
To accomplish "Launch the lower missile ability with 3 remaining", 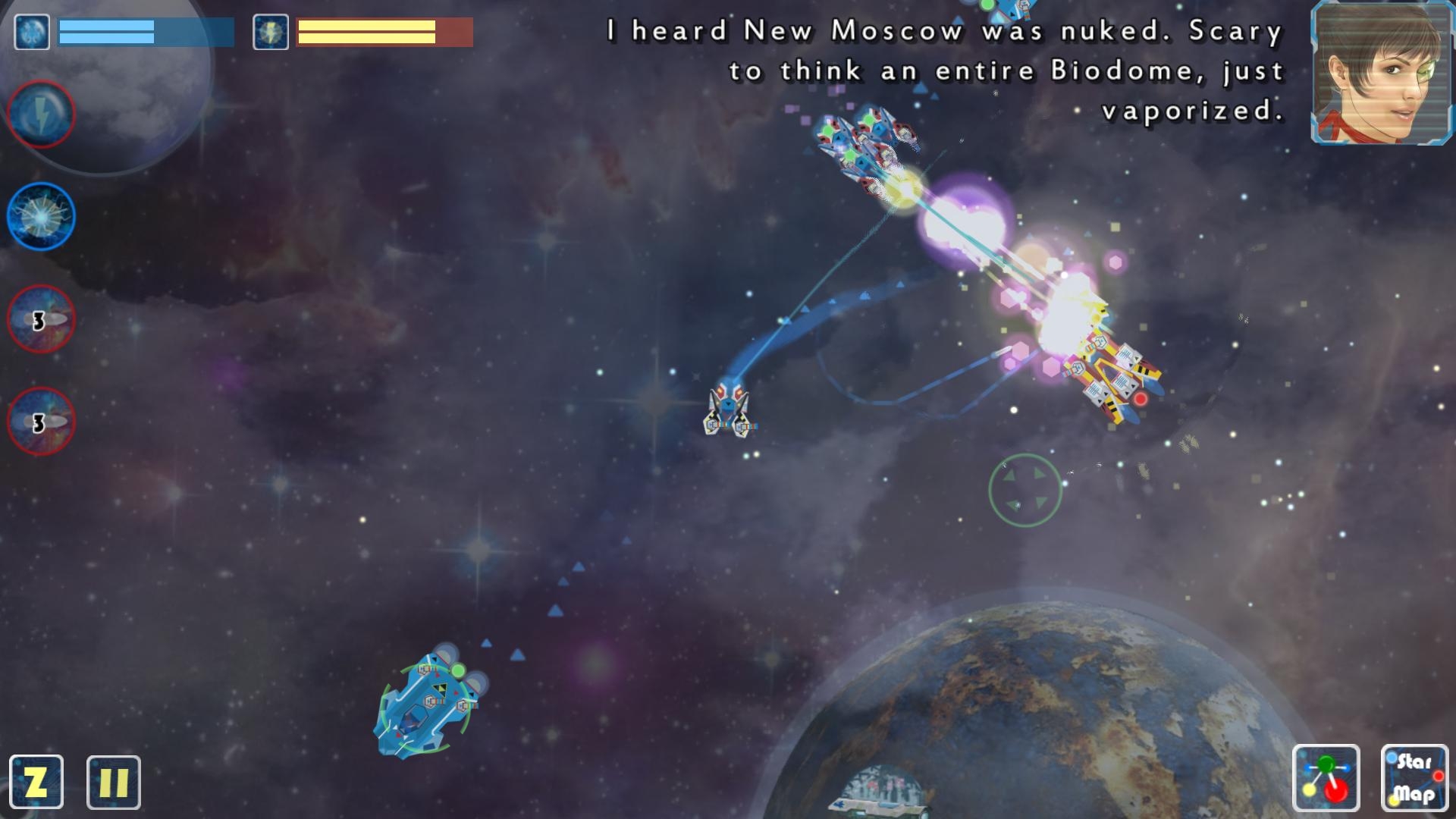I will pos(42,421).
